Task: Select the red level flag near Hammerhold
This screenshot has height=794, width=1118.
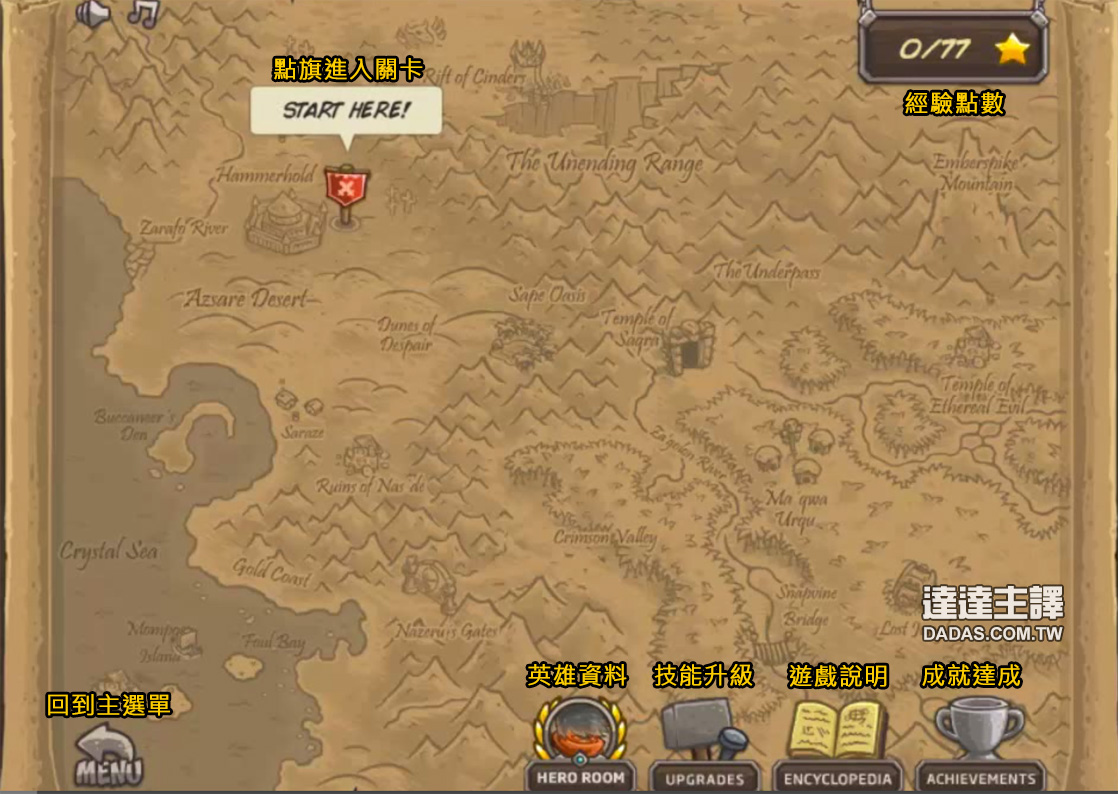Action: tap(346, 190)
